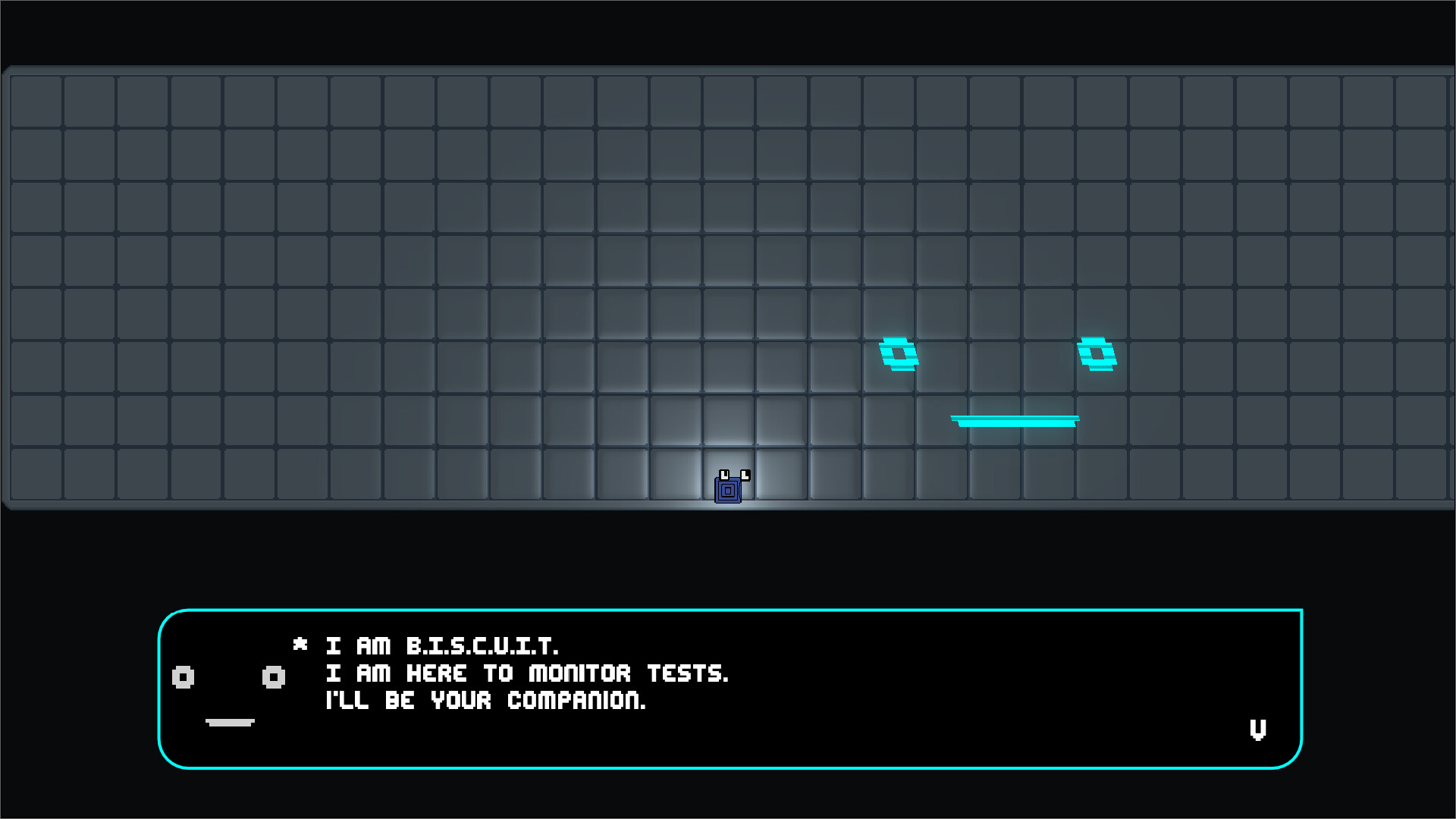Click the portrait's left eye in the dialogue box

[x=182, y=676]
